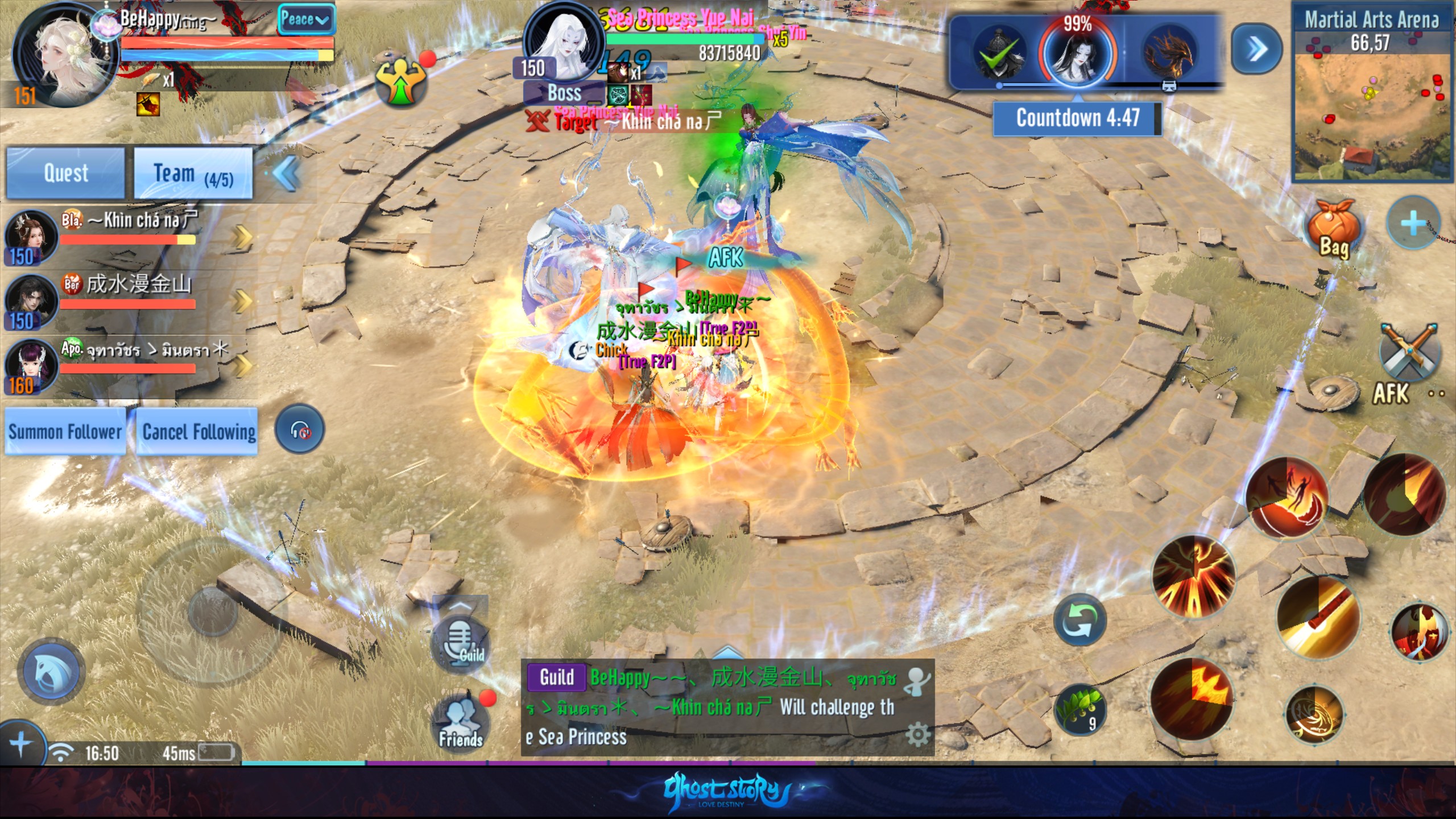The width and height of the screenshot is (1456, 819).
Task: Cancel Following the team leader
Action: click(x=198, y=432)
